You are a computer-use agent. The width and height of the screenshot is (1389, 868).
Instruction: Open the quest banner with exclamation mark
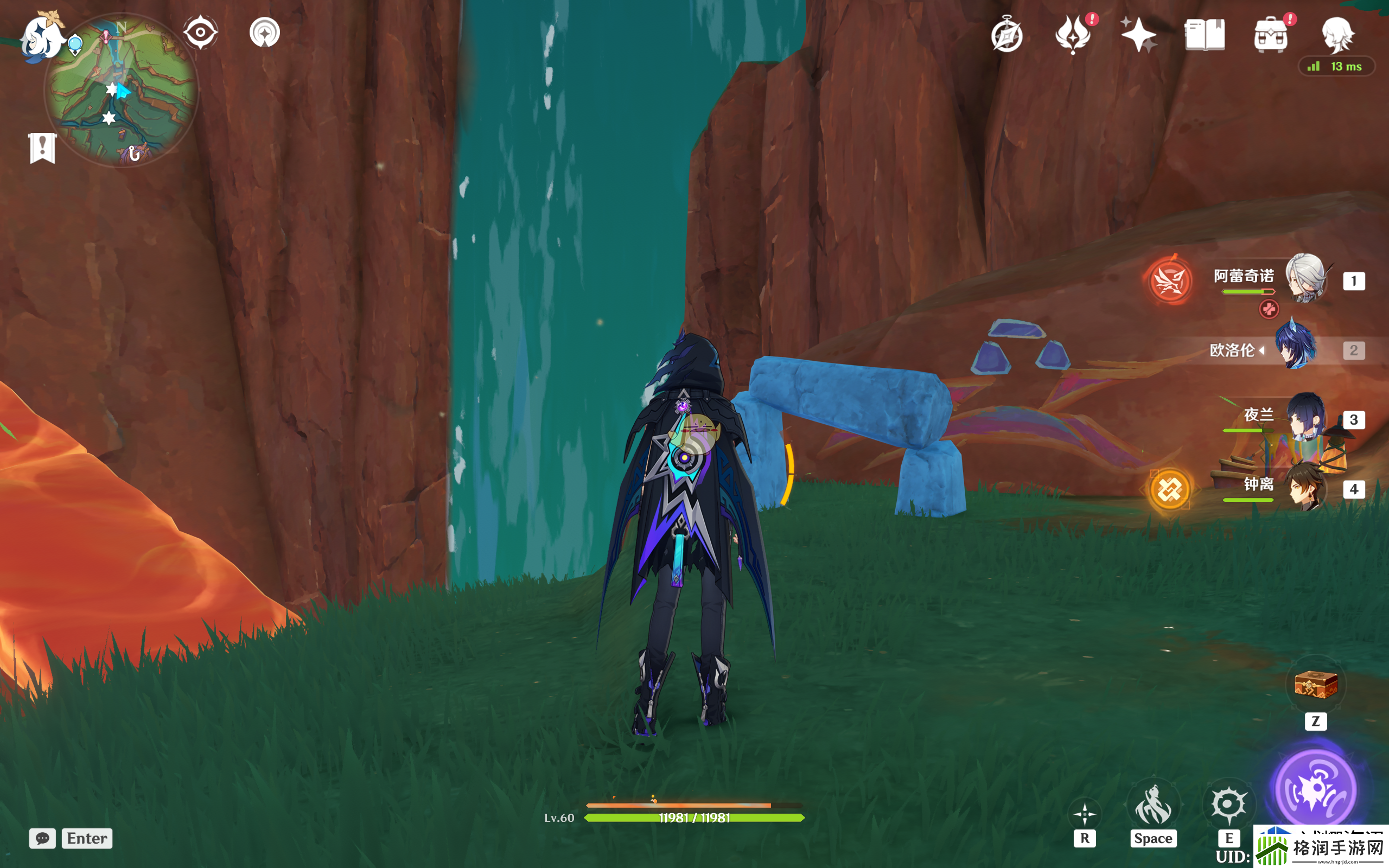click(x=42, y=148)
